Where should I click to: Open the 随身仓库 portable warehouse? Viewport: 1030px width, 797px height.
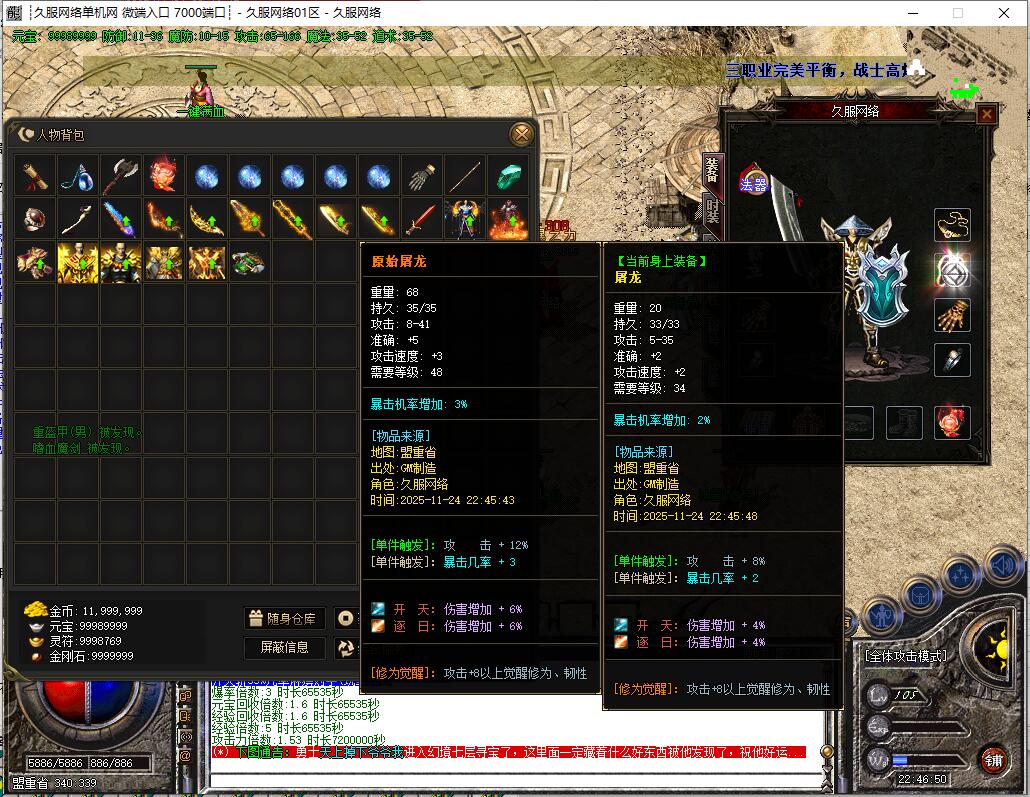(x=283, y=619)
